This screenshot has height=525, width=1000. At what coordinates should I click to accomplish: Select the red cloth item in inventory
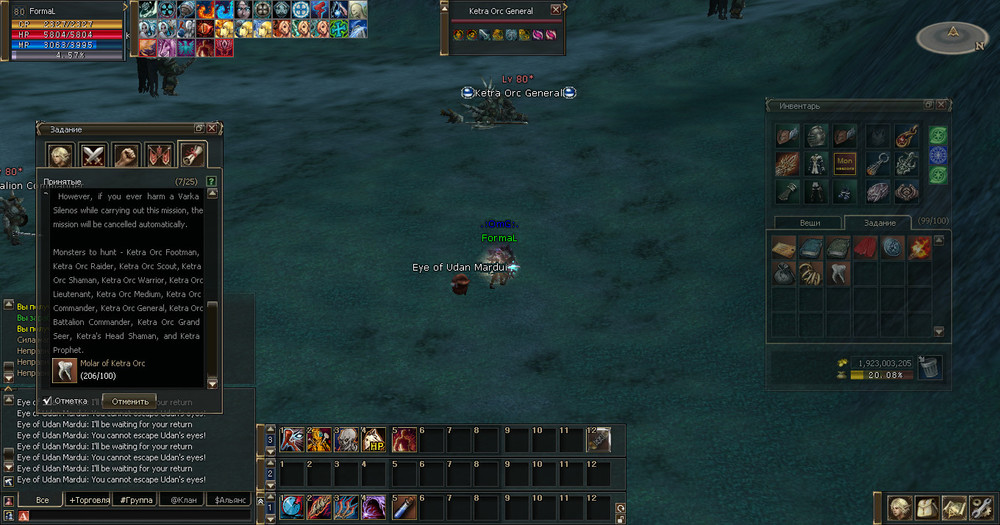click(x=864, y=246)
